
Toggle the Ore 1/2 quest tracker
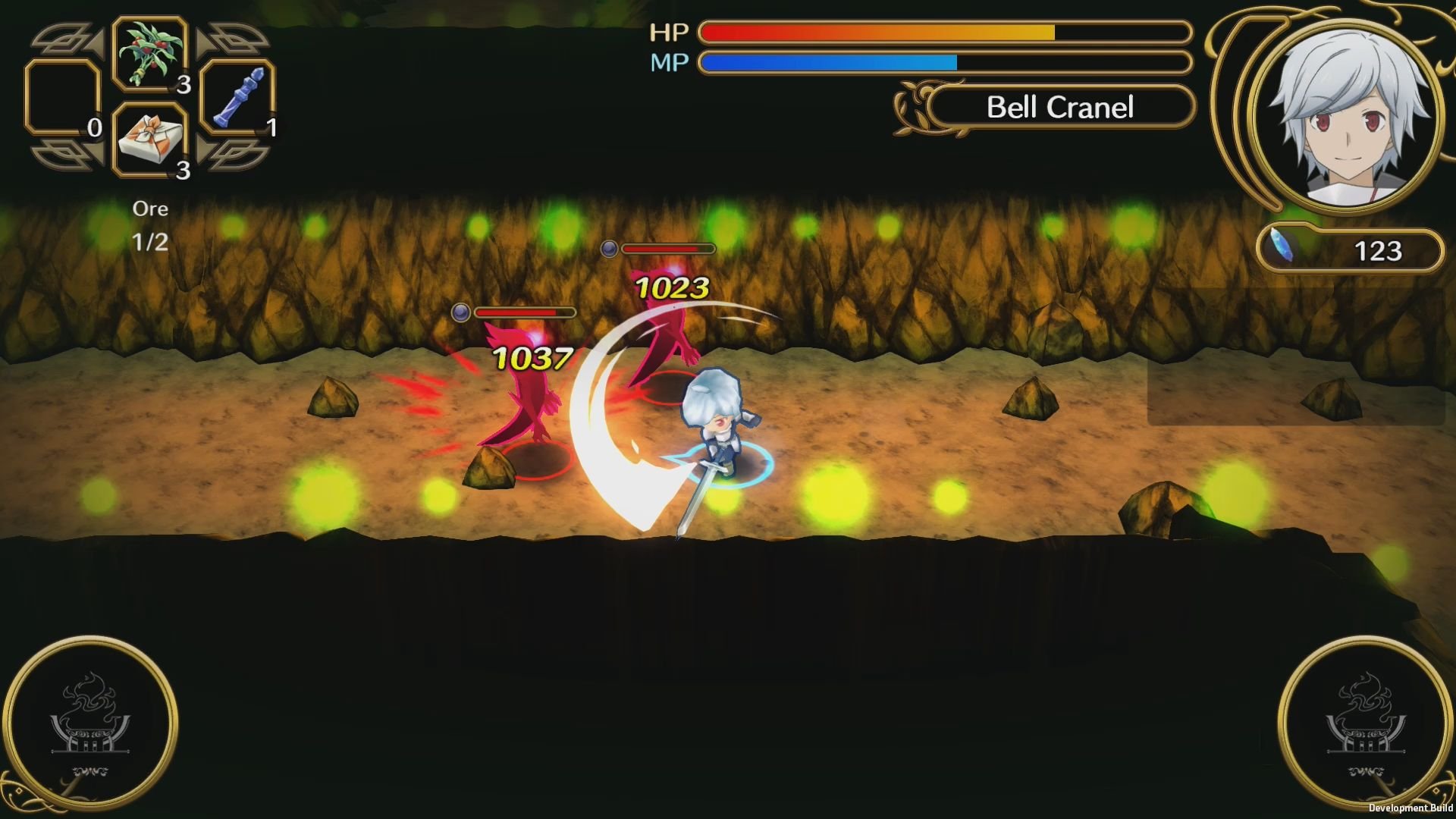click(150, 224)
